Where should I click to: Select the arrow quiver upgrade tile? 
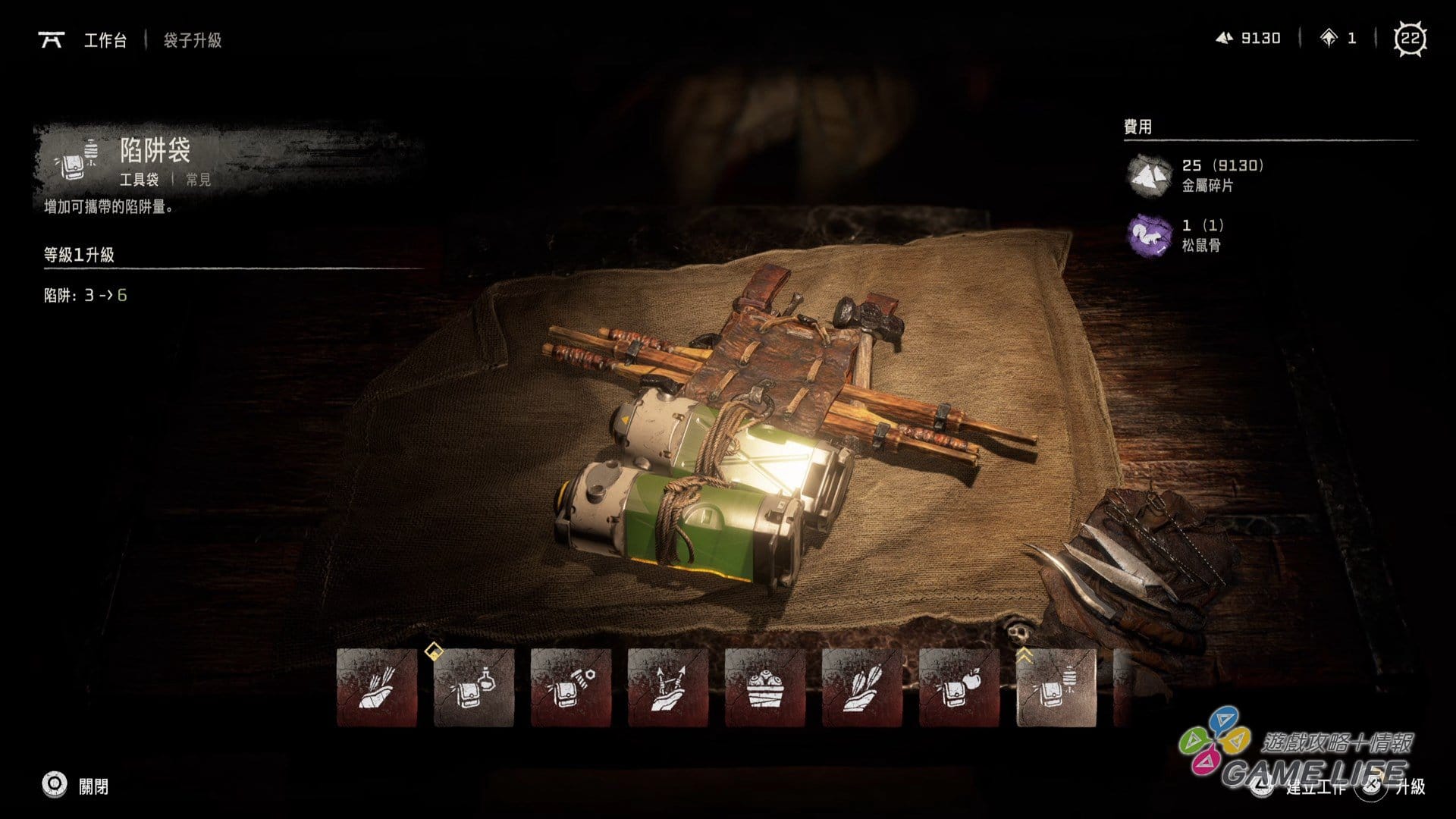(377, 688)
